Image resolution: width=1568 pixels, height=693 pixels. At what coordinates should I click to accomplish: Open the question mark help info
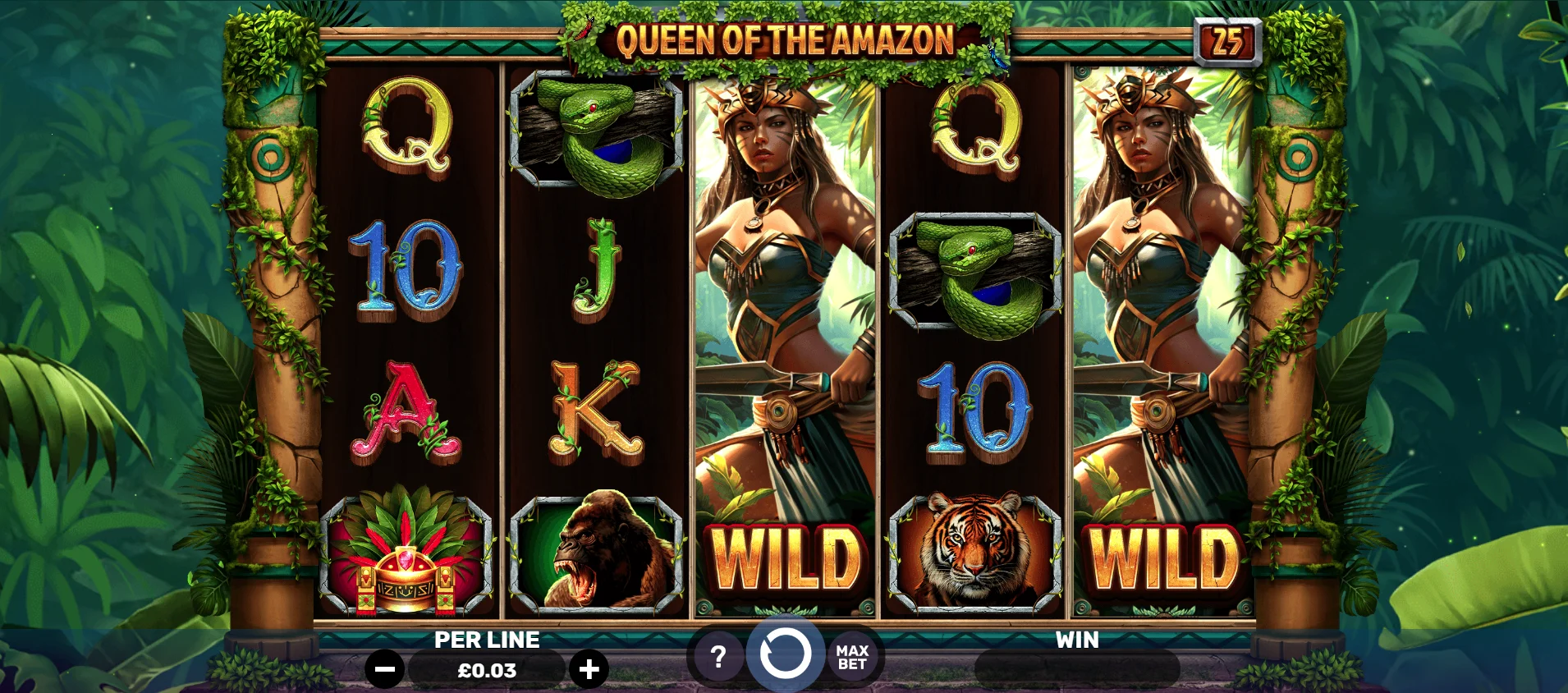pos(718,656)
